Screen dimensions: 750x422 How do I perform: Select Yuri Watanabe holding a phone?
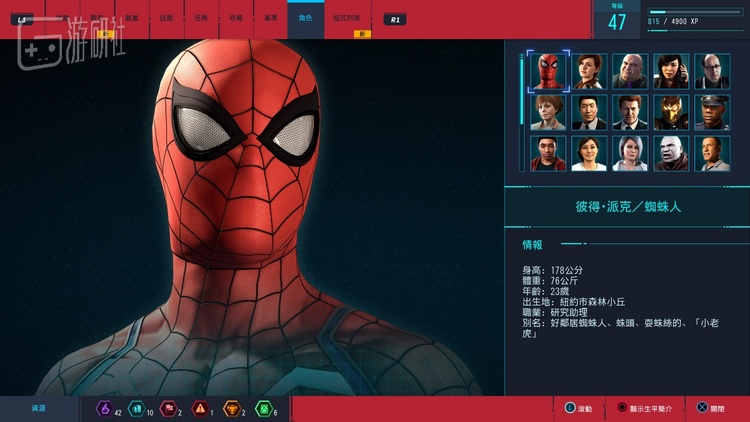pyautogui.click(x=672, y=71)
